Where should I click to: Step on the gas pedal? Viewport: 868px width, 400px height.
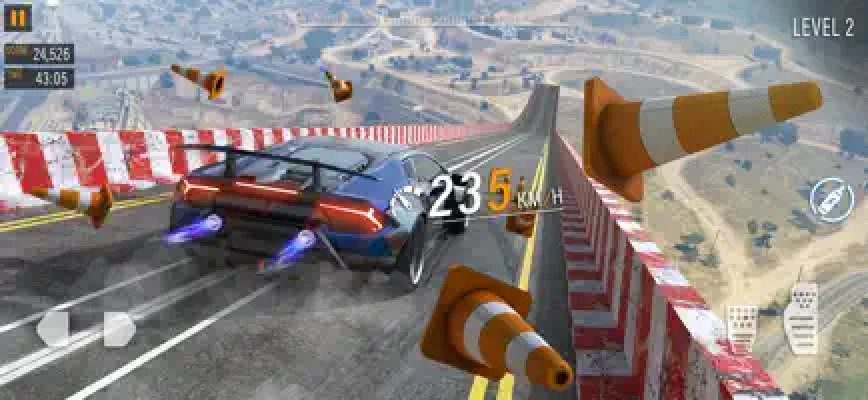pyautogui.click(x=802, y=317)
